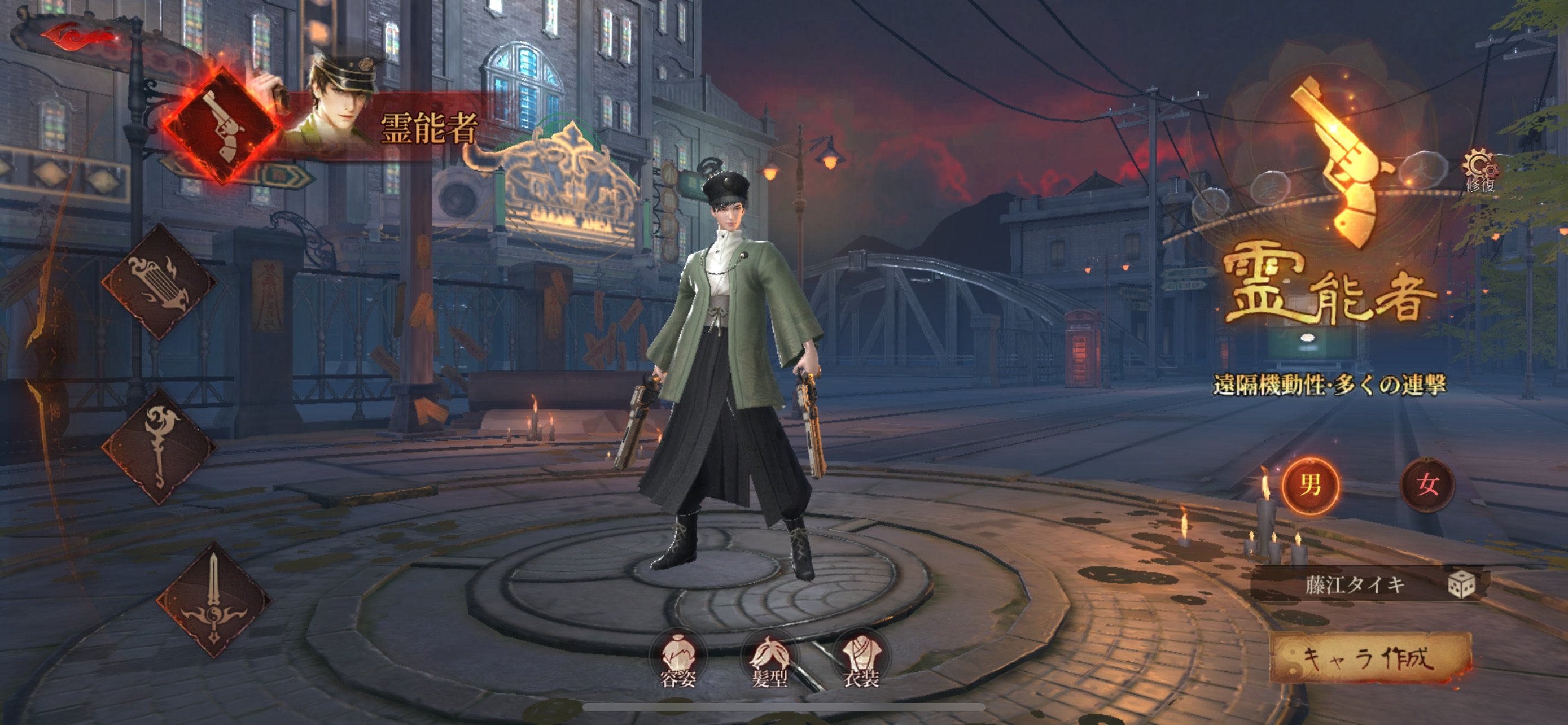The image size is (1568, 725).
Task: Edit the character name 藤江タイキ
Action: (x=1354, y=585)
